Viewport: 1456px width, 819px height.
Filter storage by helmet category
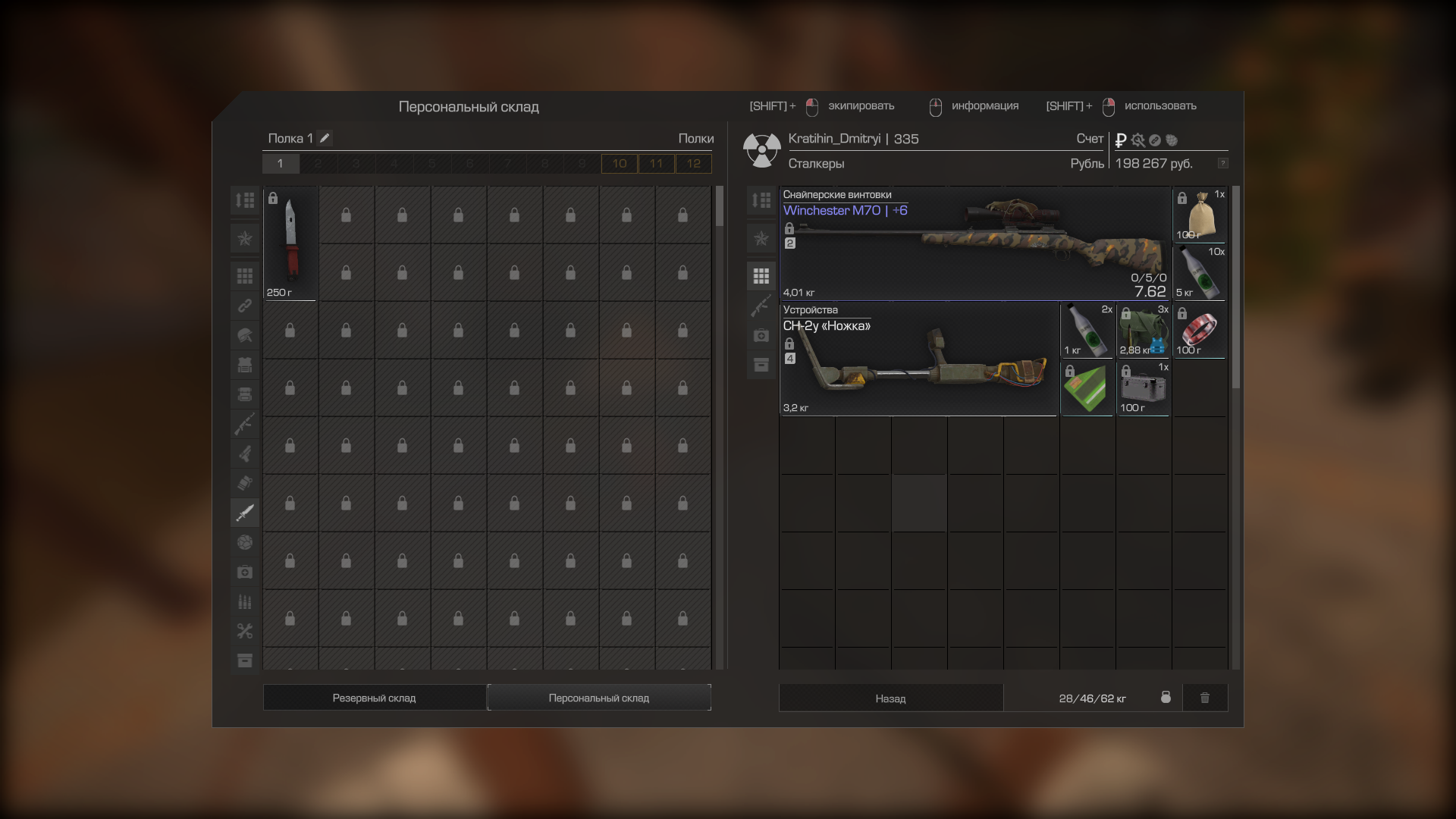pos(245,335)
